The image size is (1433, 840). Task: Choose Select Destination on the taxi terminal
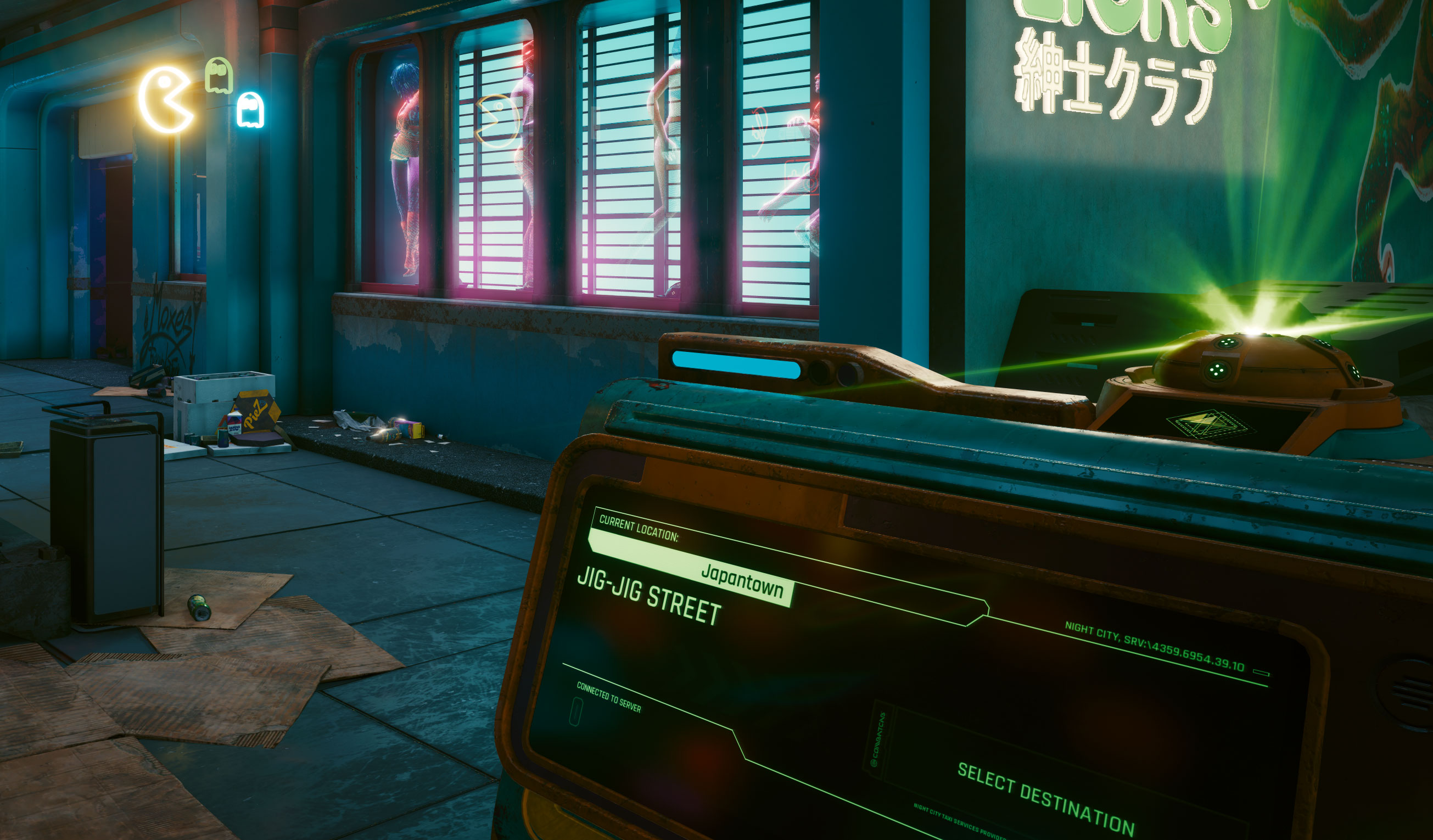tap(1045, 798)
